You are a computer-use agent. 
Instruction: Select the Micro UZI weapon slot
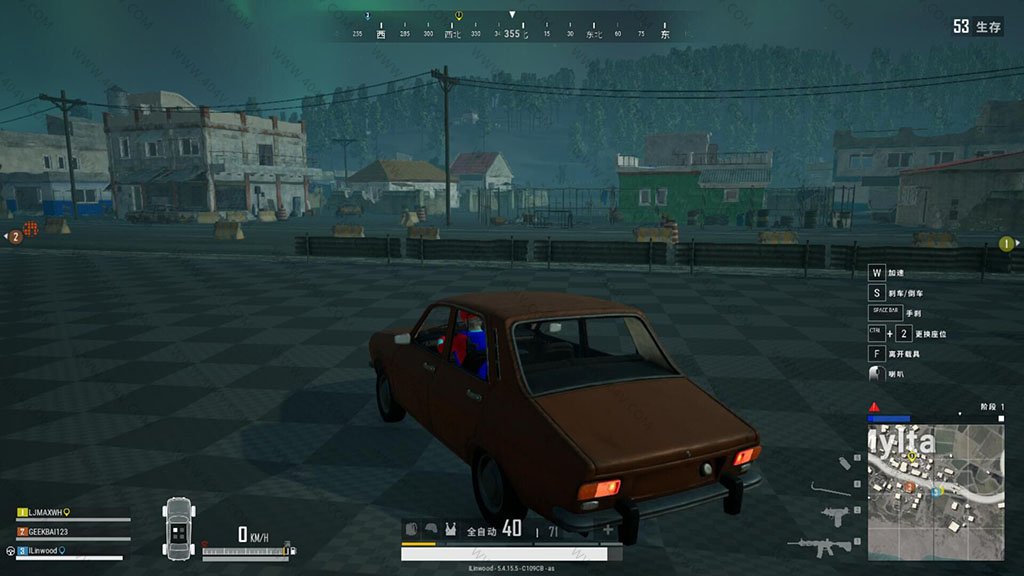833,515
